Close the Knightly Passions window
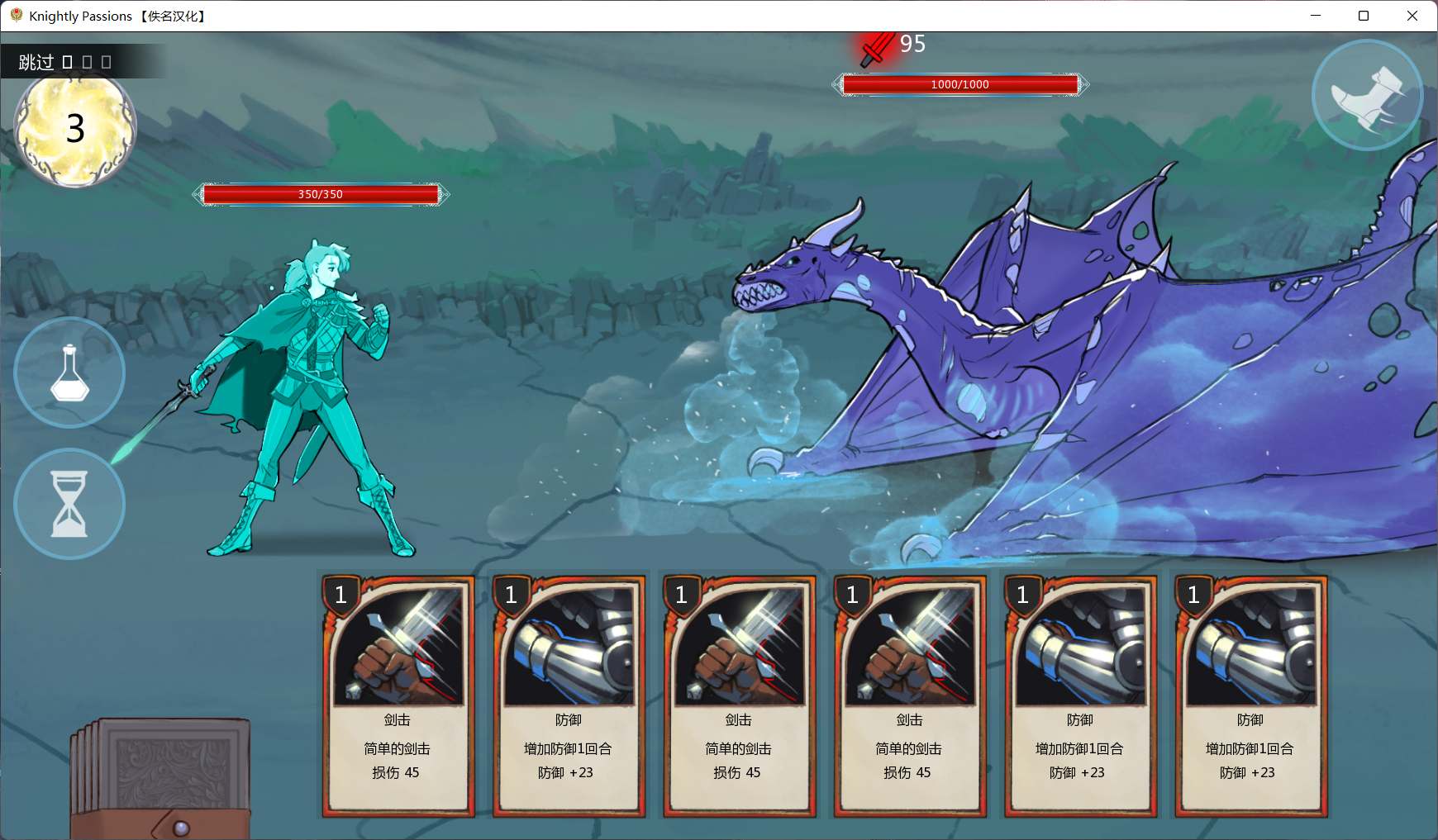 click(1412, 16)
